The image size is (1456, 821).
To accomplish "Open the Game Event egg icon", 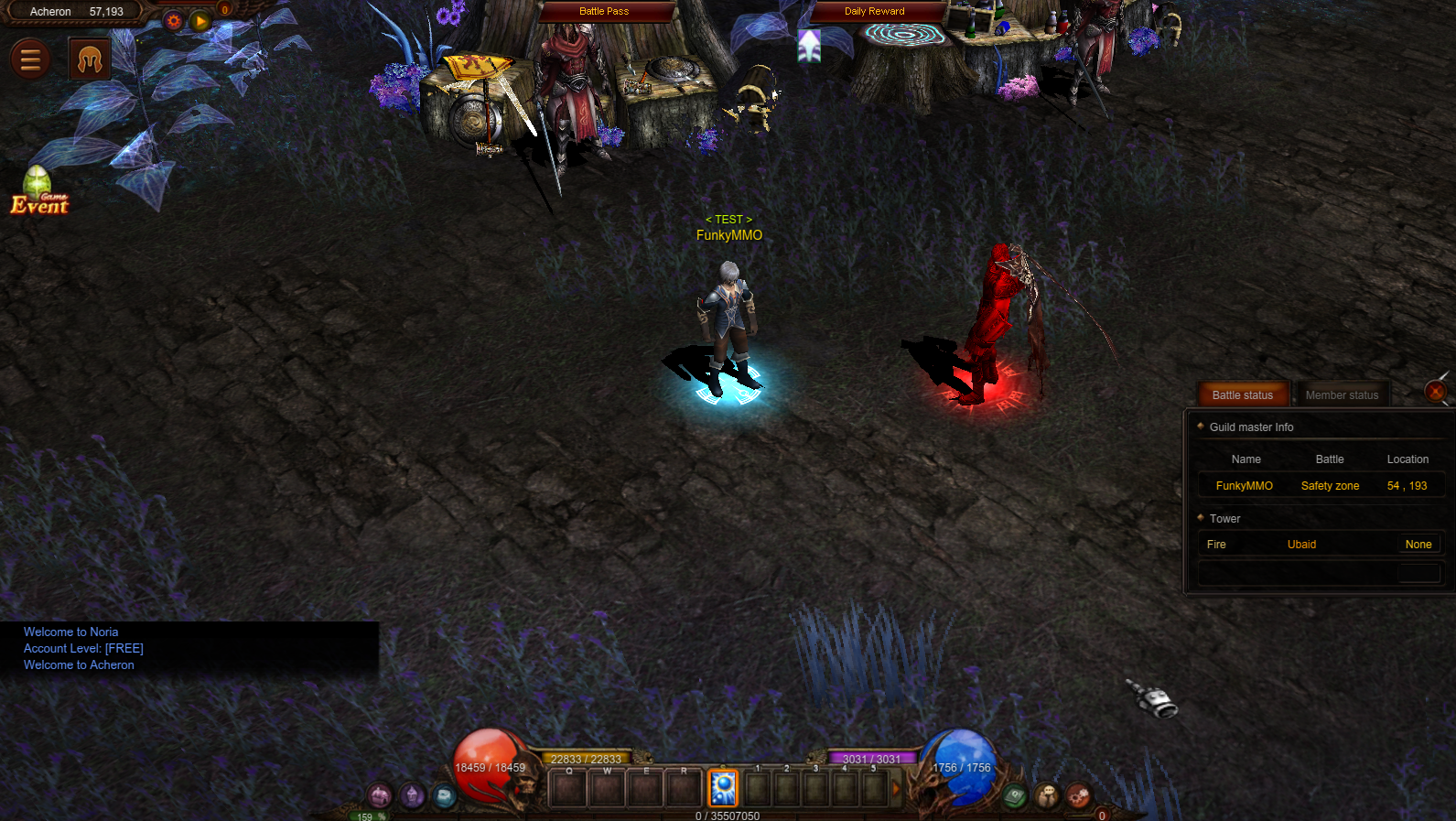I will (39, 191).
